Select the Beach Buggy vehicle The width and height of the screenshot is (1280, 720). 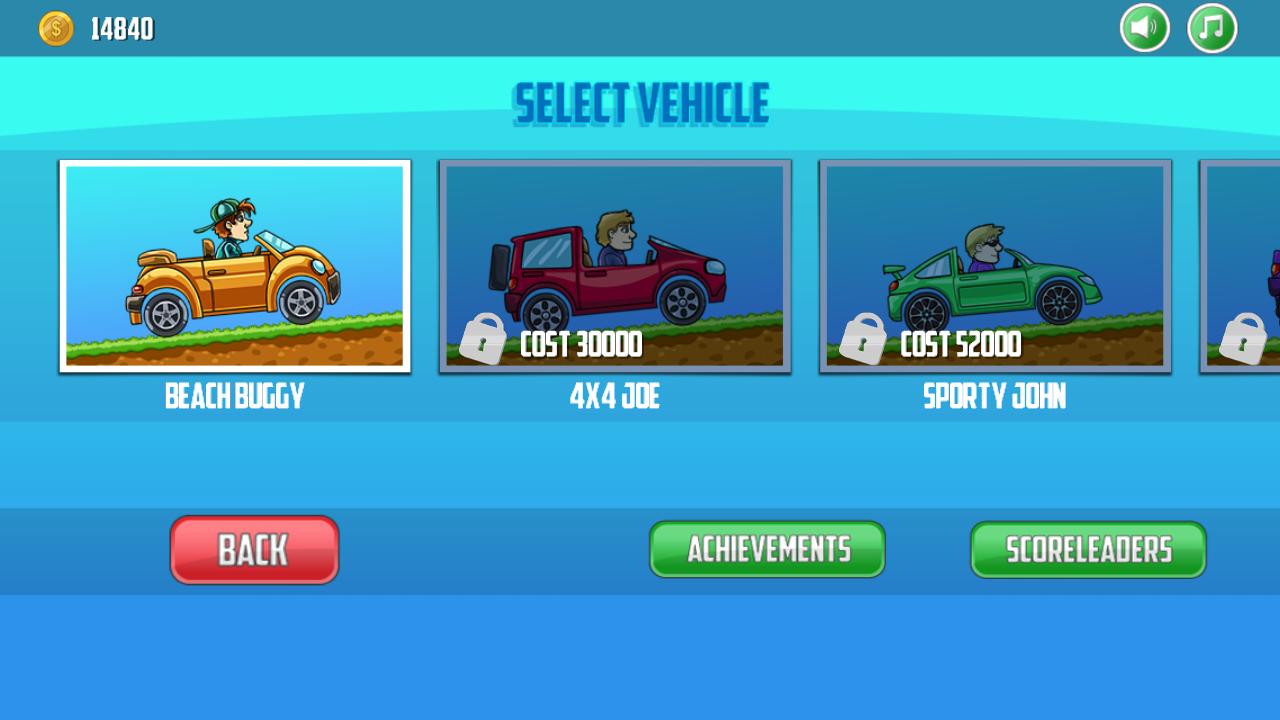pyautogui.click(x=235, y=266)
